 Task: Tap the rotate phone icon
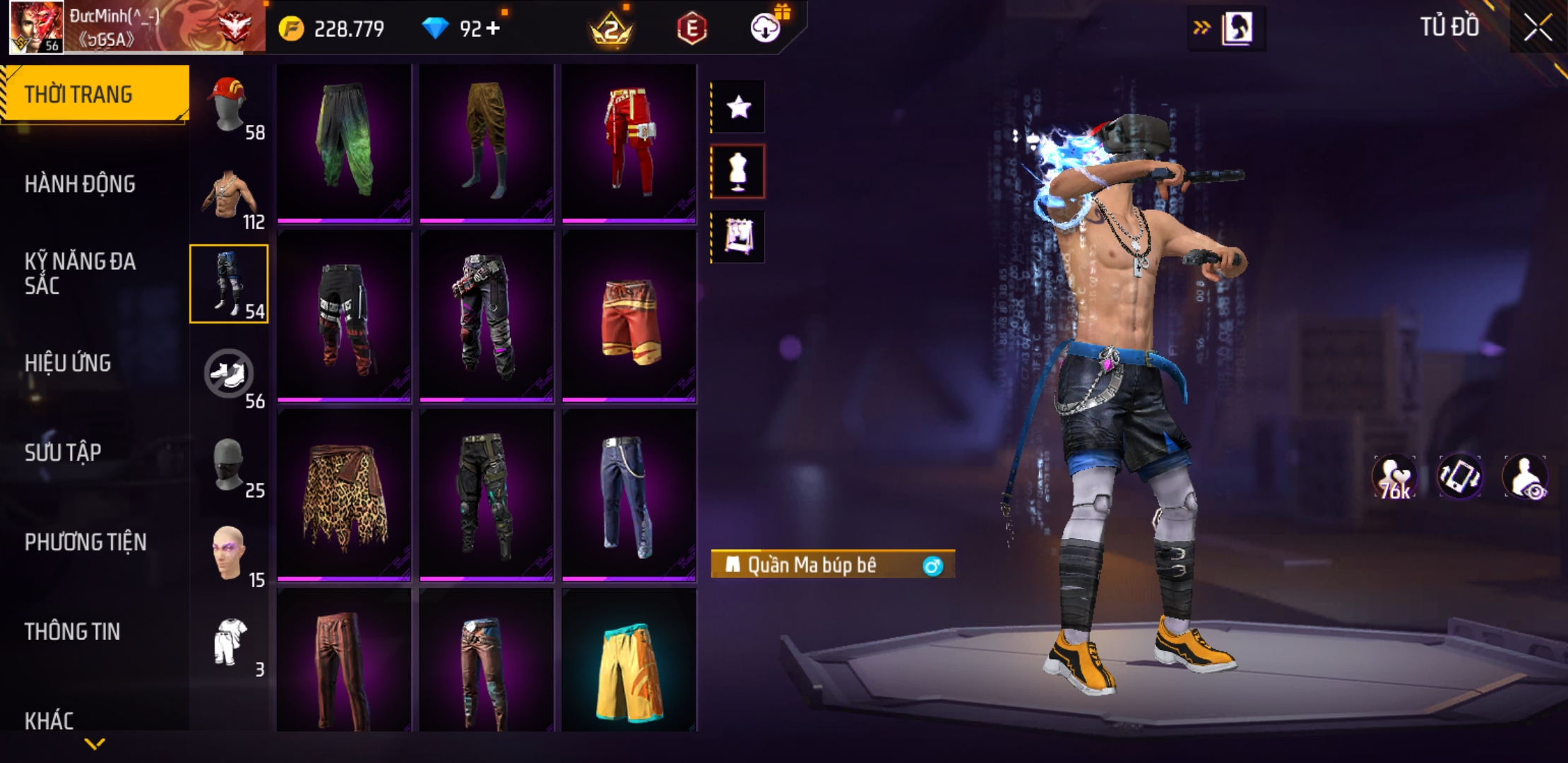pyautogui.click(x=1459, y=477)
